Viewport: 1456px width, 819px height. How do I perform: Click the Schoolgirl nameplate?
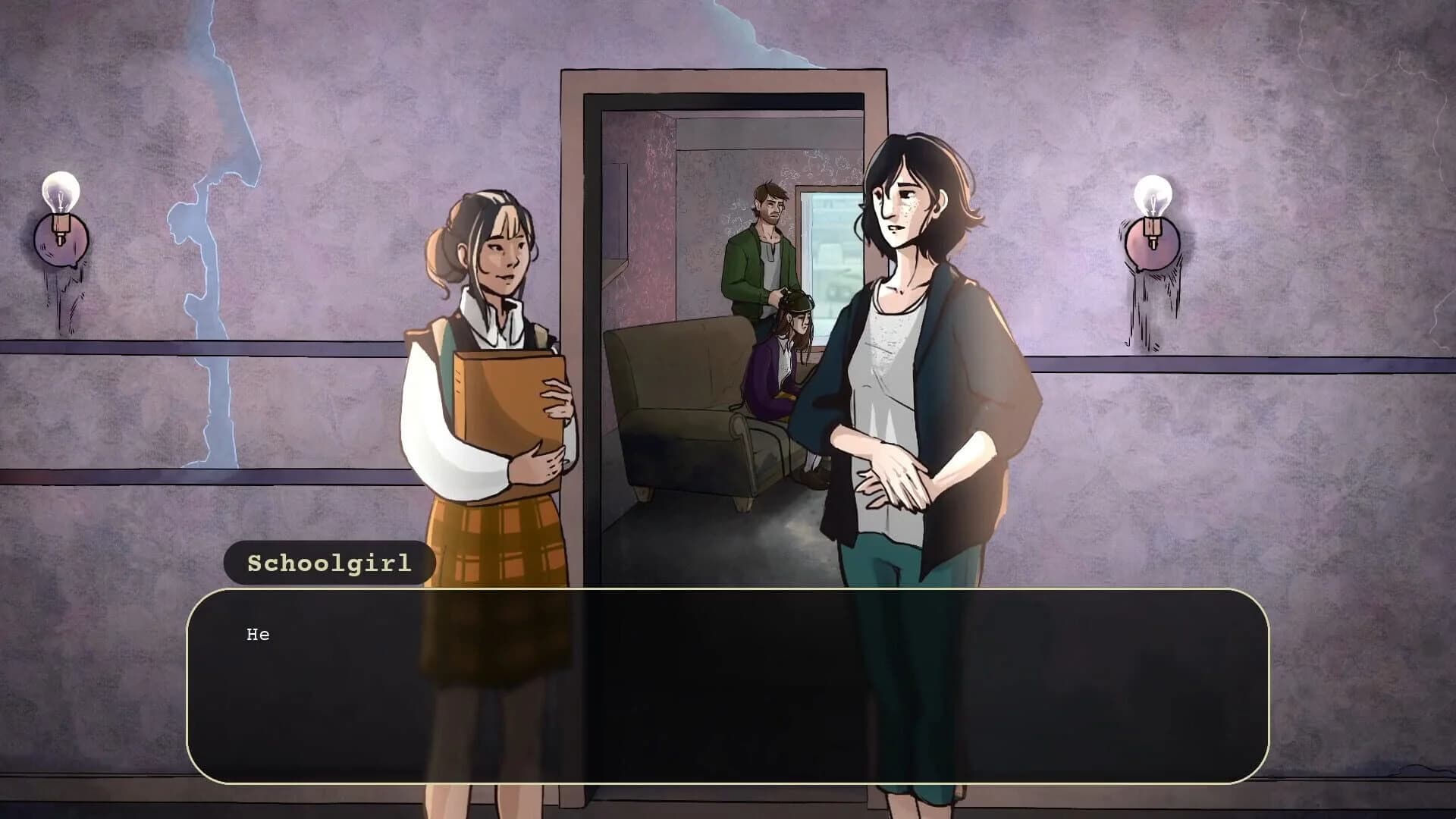(x=328, y=563)
